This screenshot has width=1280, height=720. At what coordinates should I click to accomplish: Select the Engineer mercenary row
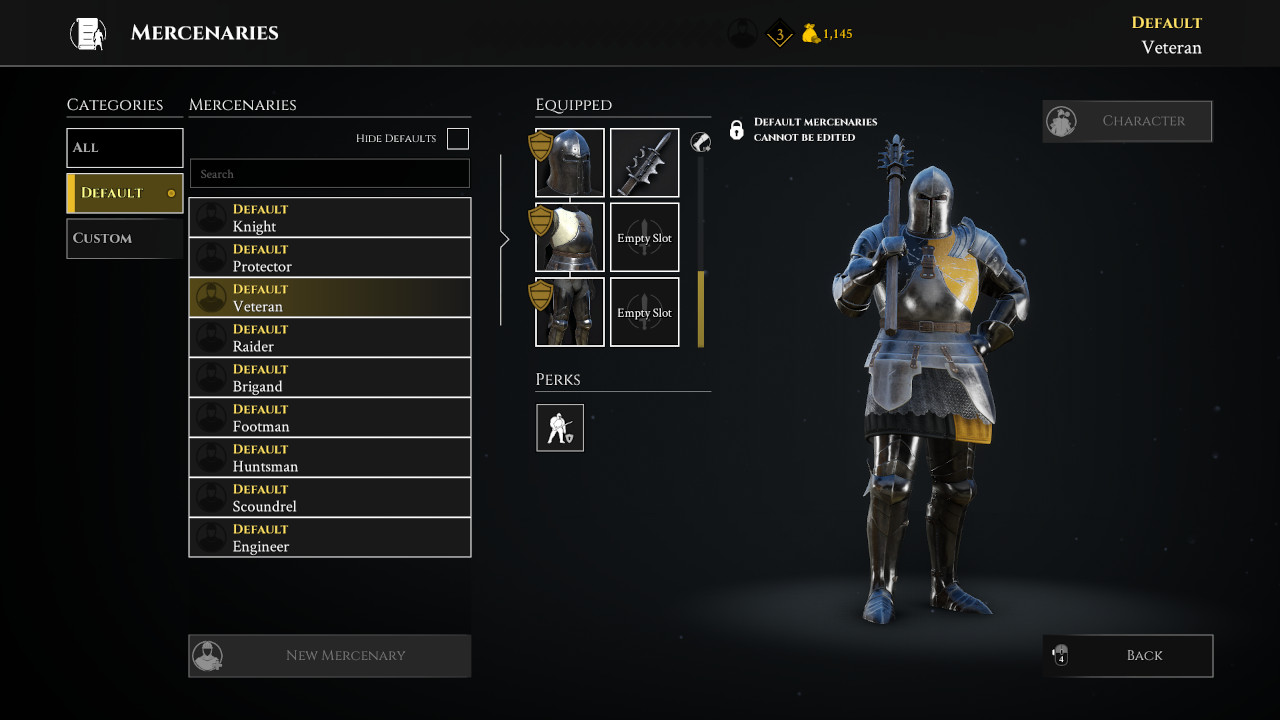tap(330, 538)
